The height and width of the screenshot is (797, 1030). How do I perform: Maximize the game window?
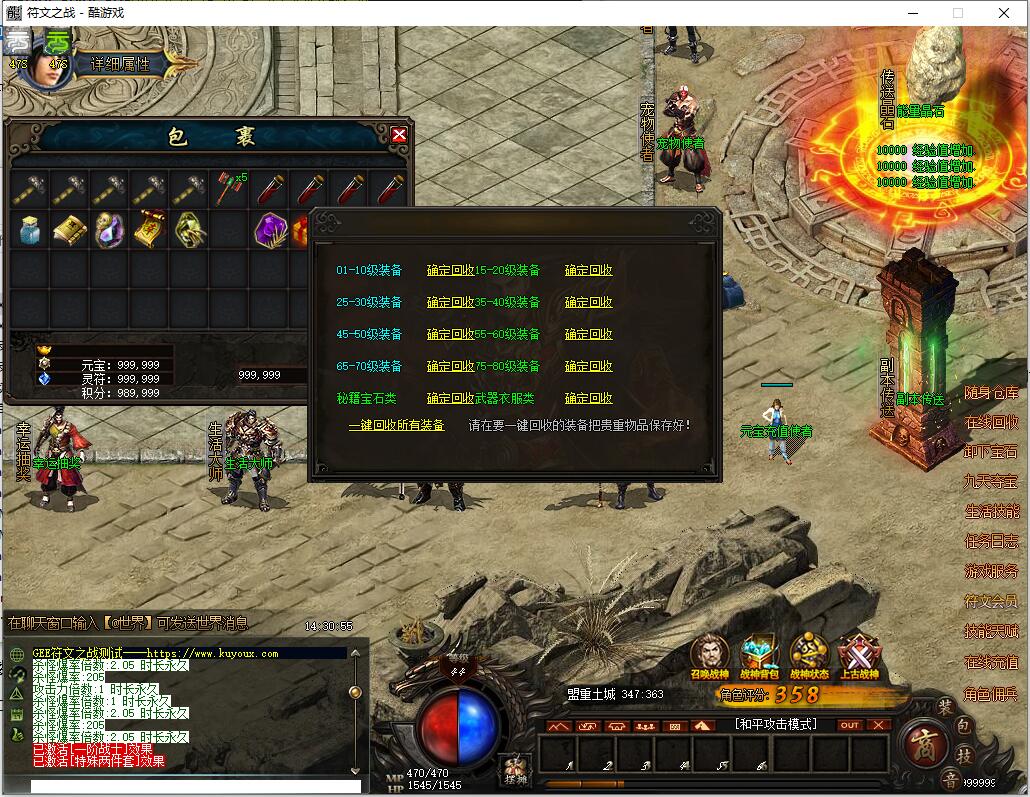click(x=958, y=13)
